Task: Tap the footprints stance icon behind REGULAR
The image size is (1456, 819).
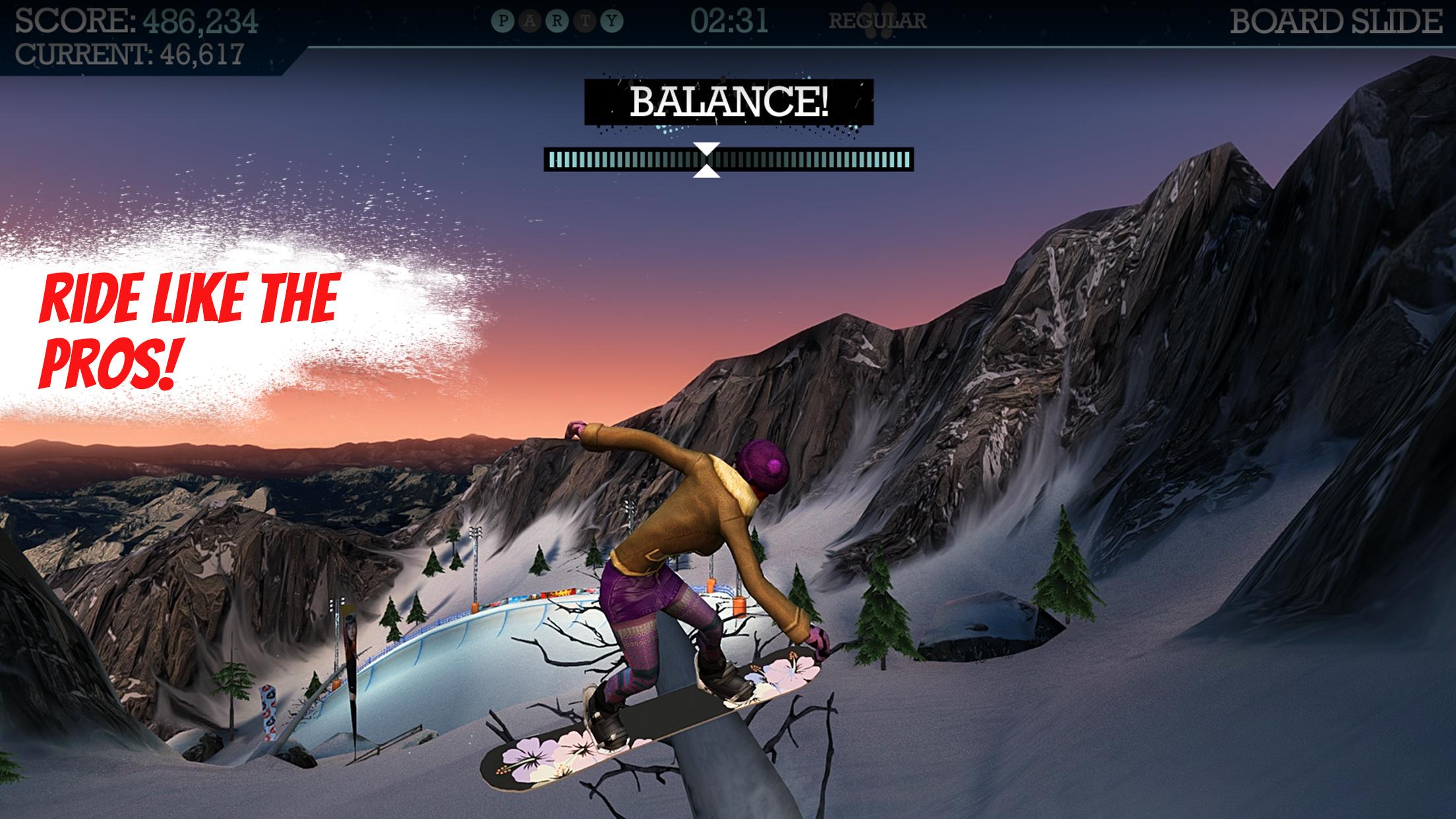Action: click(x=879, y=20)
